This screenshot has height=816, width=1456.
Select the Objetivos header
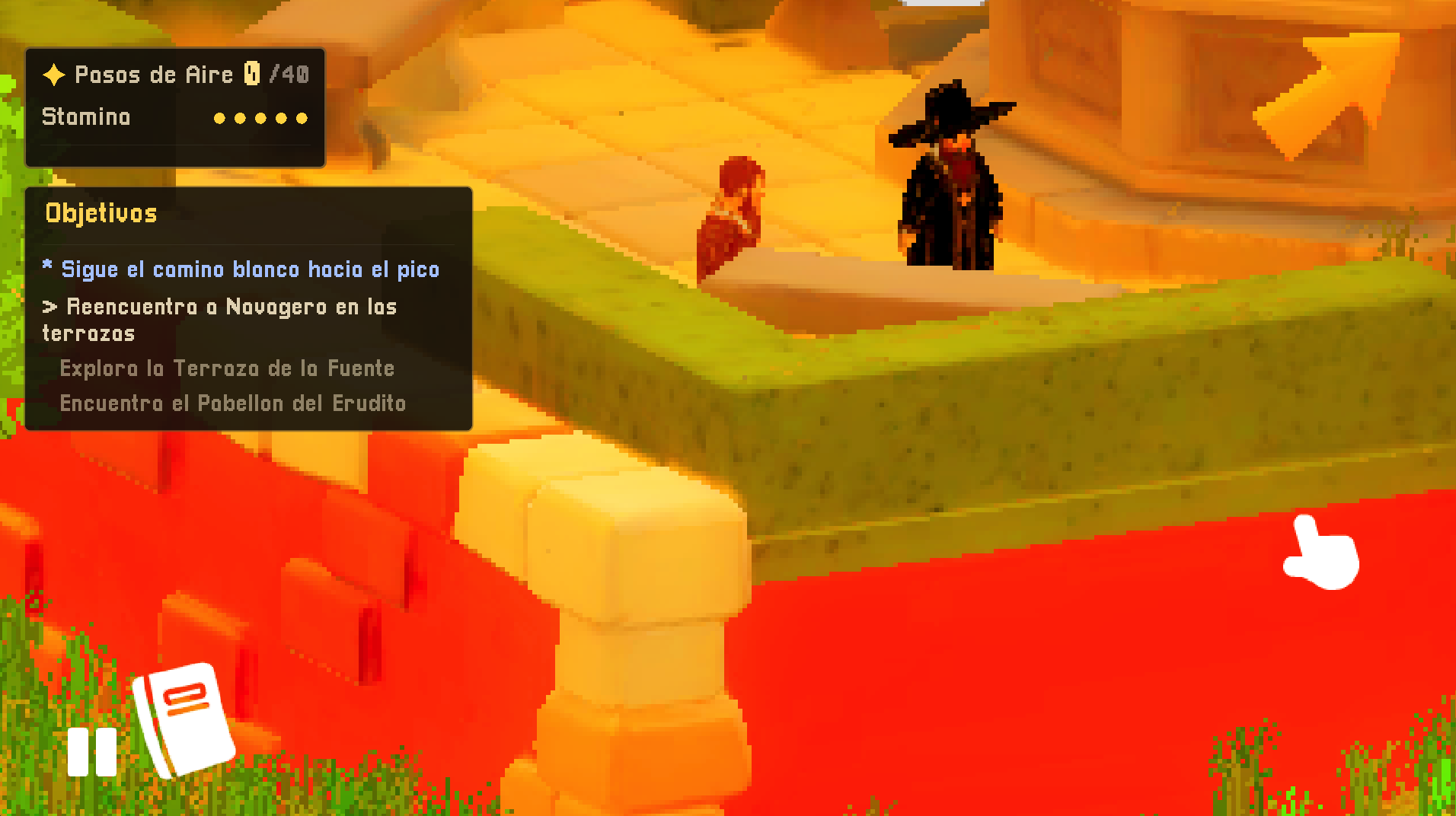click(x=102, y=213)
